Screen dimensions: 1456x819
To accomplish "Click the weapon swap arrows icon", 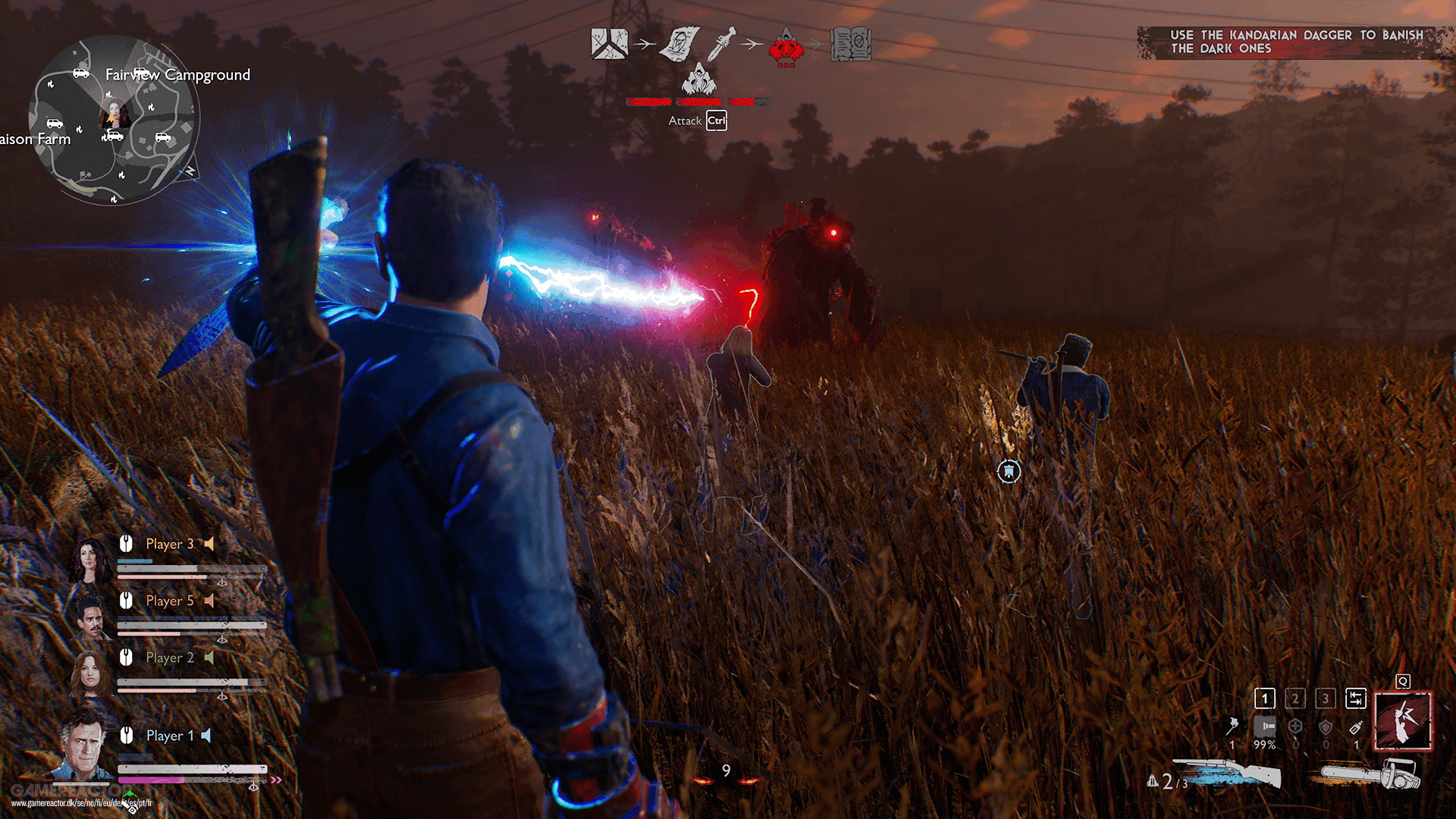I will [x=1356, y=699].
